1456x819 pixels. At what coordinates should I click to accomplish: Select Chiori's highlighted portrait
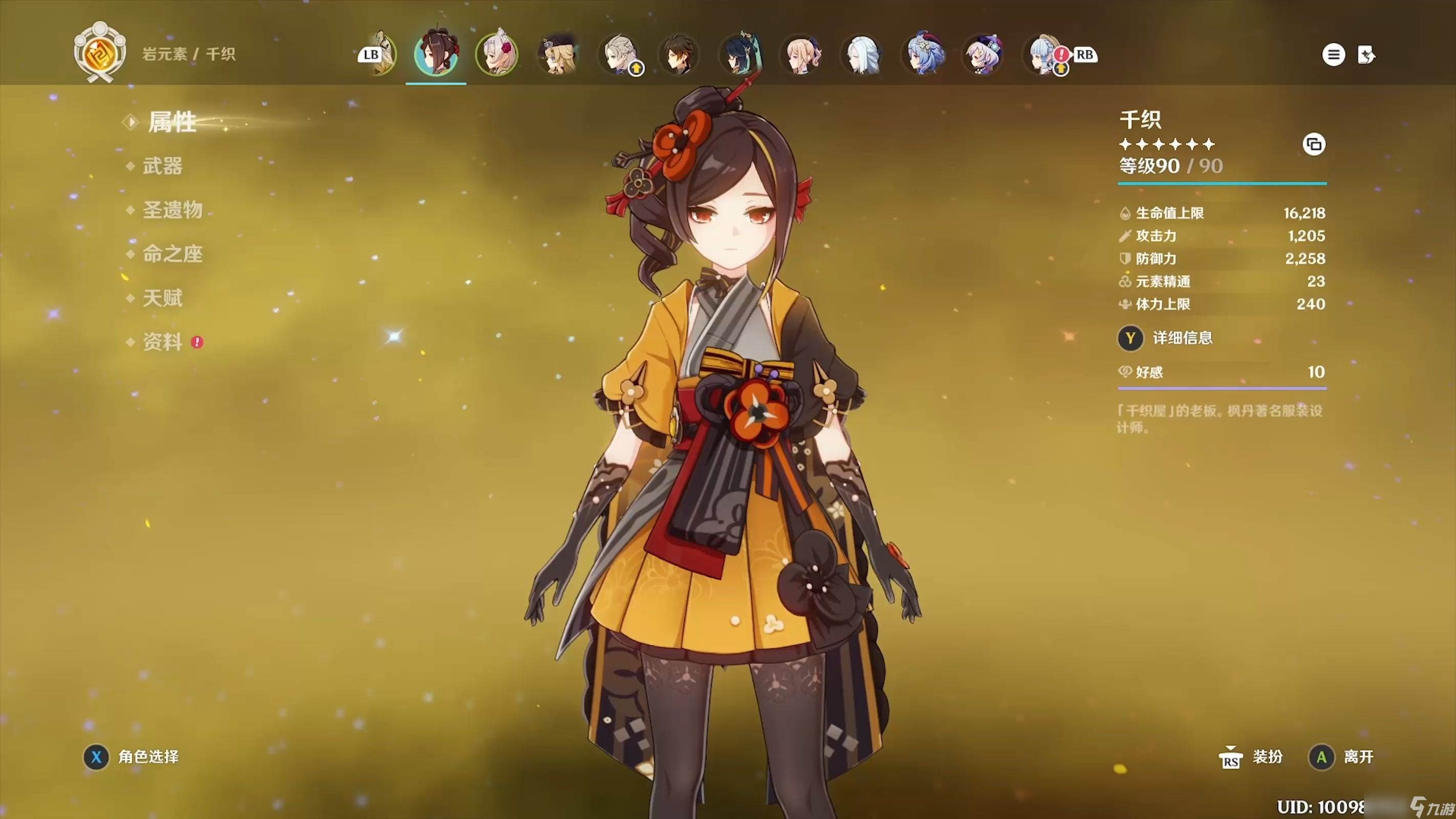(x=436, y=55)
